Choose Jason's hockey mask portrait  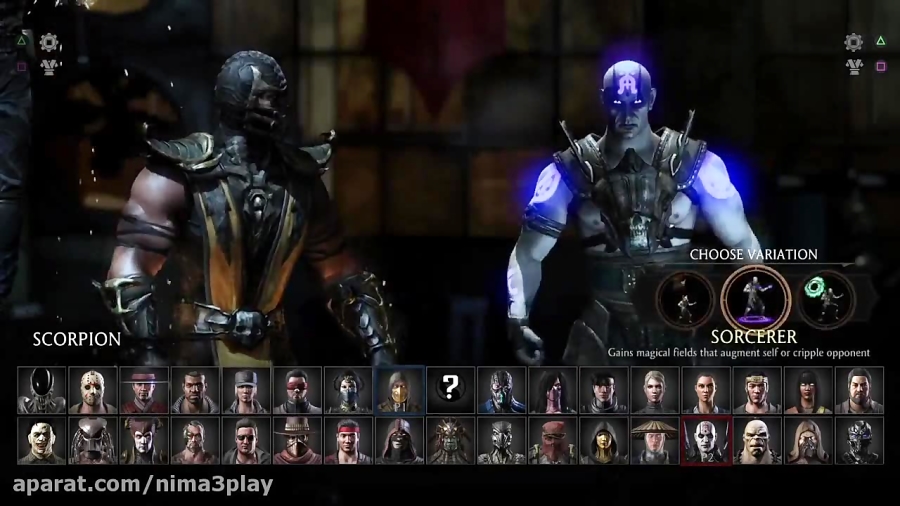point(93,389)
